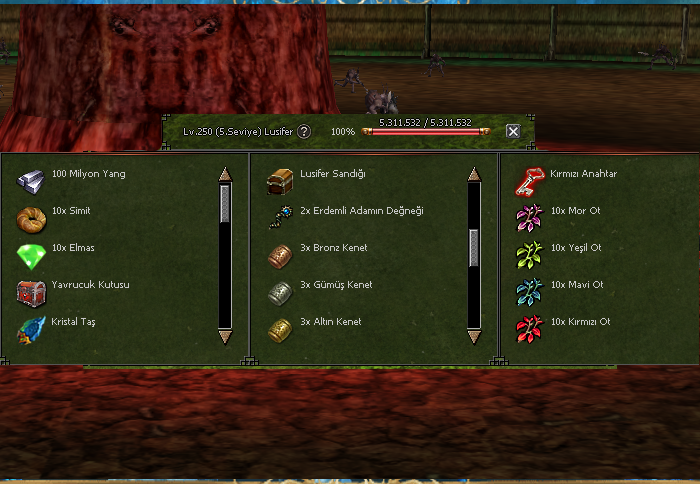Pick the 3x Gümüş Kenet item

pyautogui.click(x=280, y=292)
